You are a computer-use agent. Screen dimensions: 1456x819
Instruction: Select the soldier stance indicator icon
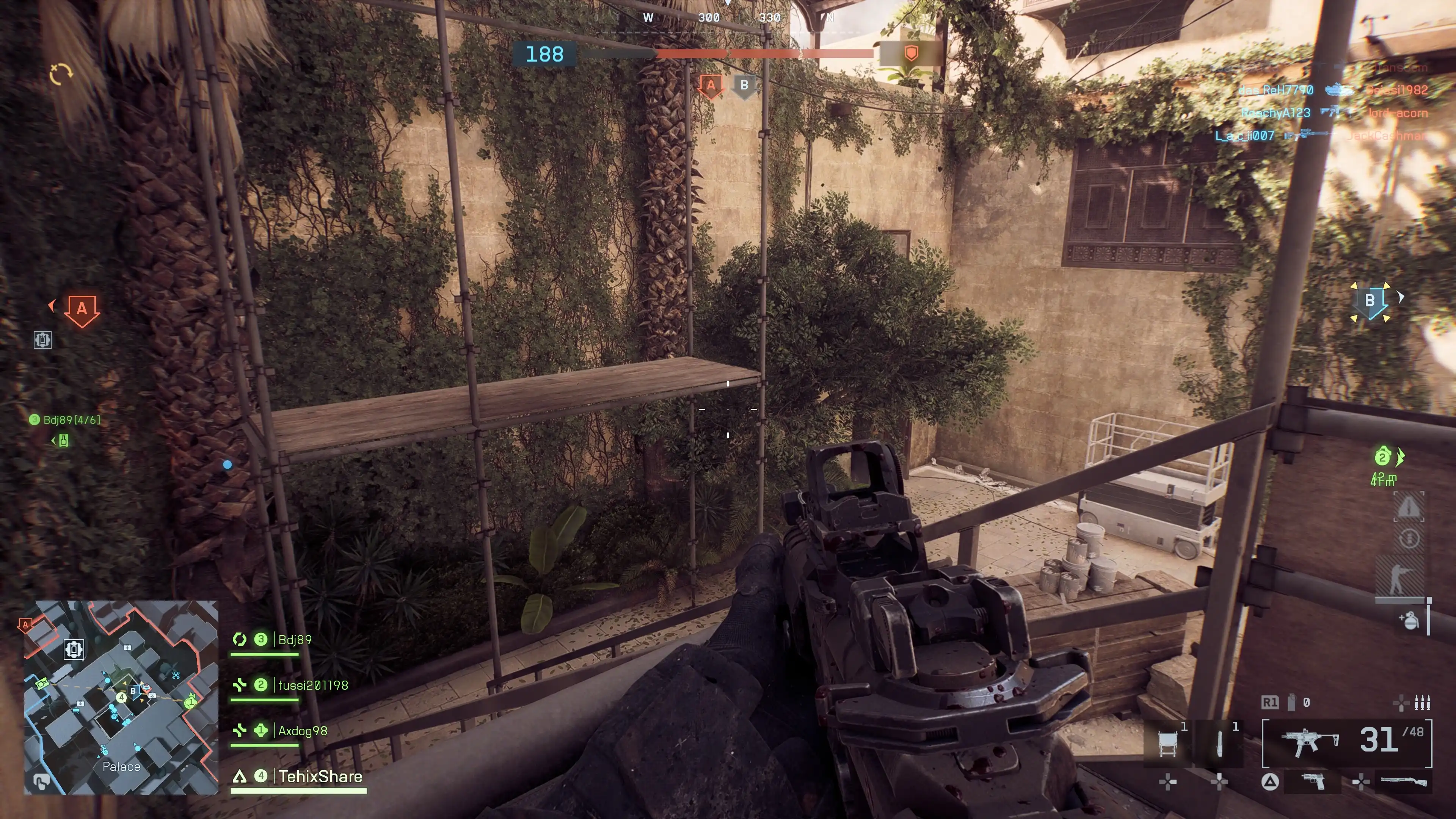pos(1400,579)
